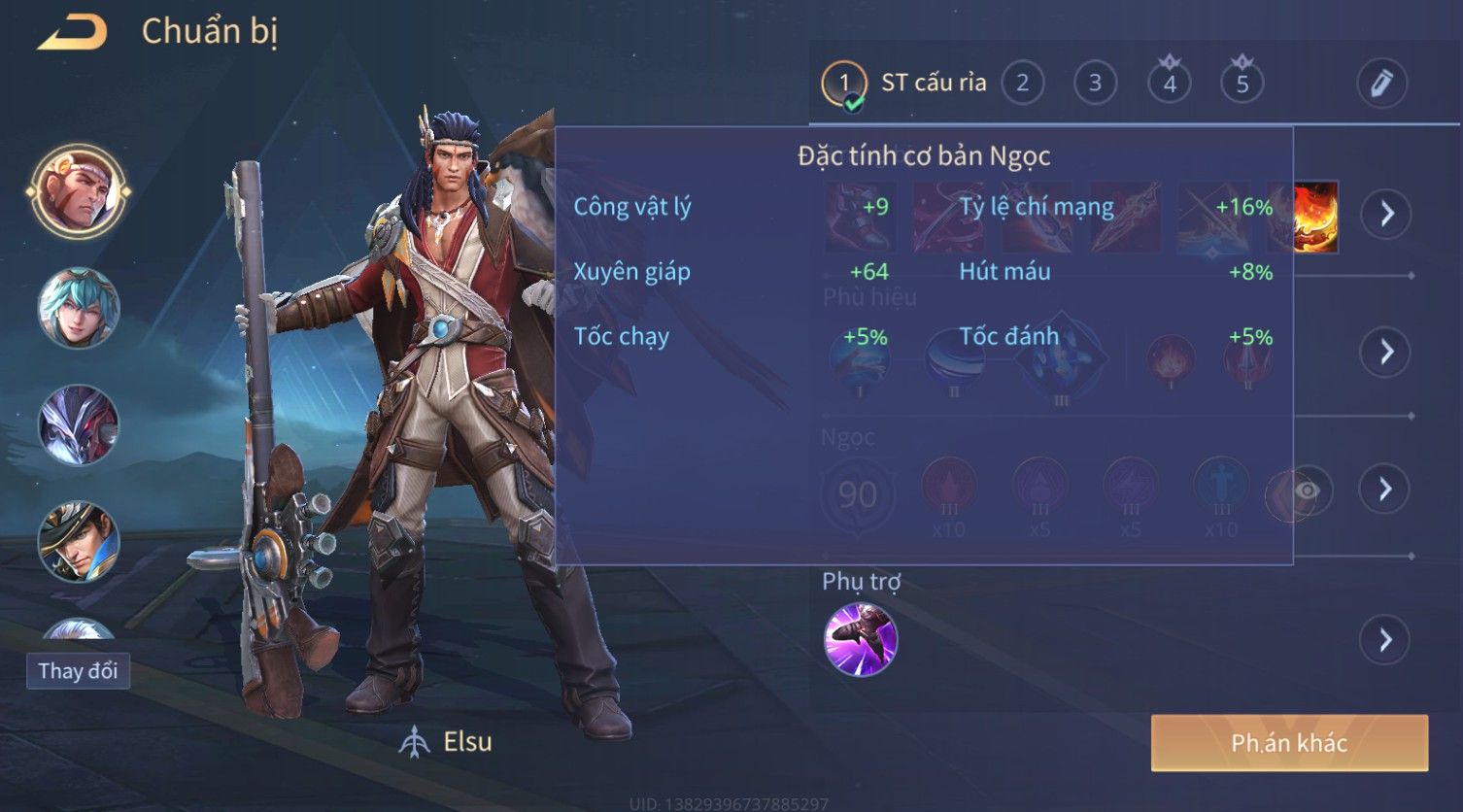Switch to loadout preset 2
The width and height of the screenshot is (1463, 812).
point(1022,84)
